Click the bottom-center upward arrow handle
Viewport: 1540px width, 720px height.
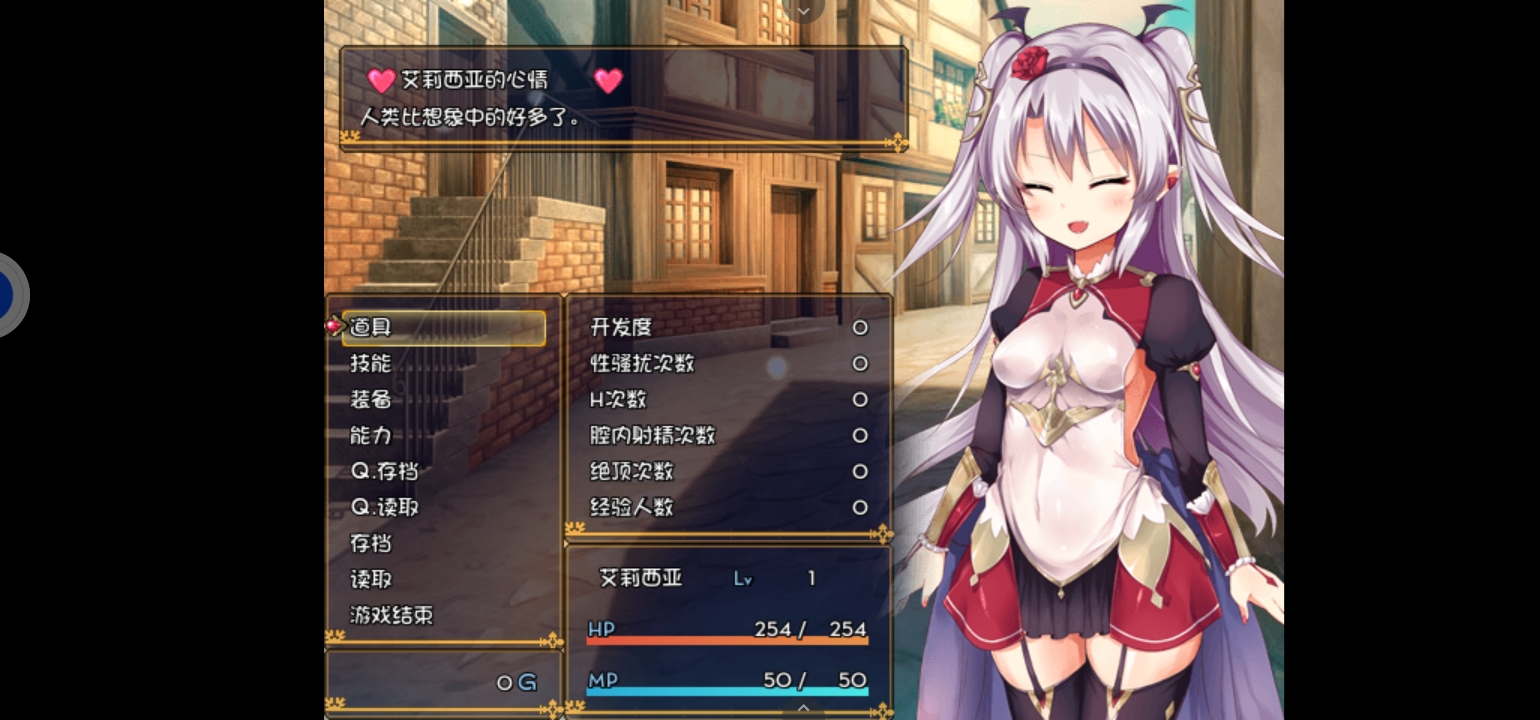tap(803, 708)
